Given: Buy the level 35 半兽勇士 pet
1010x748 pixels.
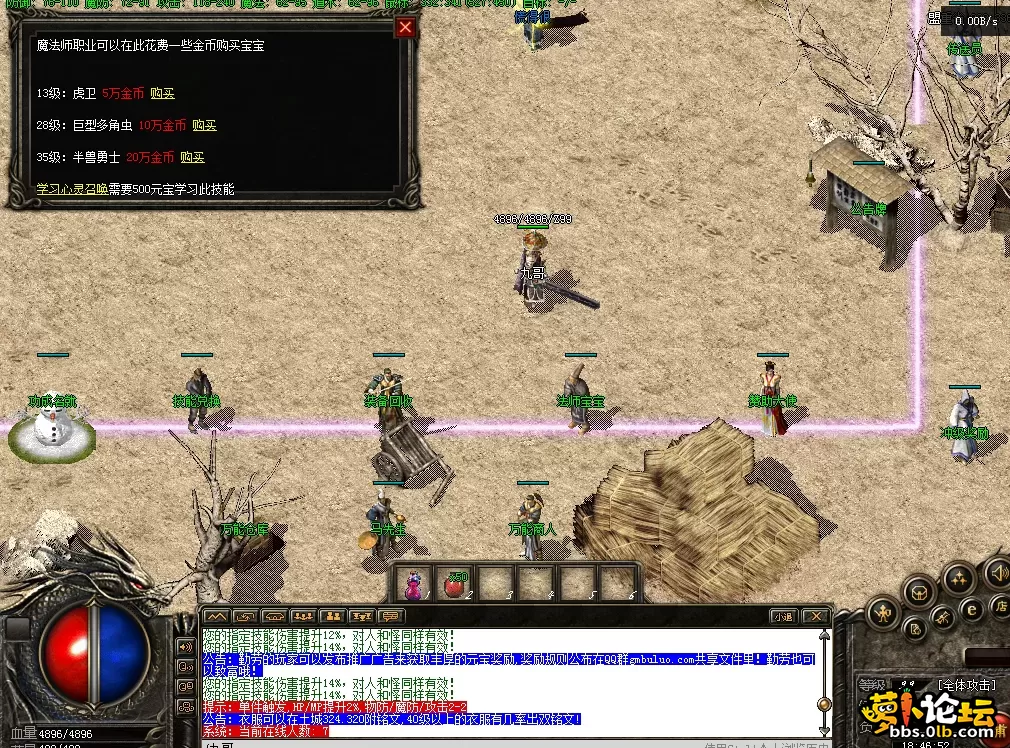Looking at the screenshot, I should [192, 157].
